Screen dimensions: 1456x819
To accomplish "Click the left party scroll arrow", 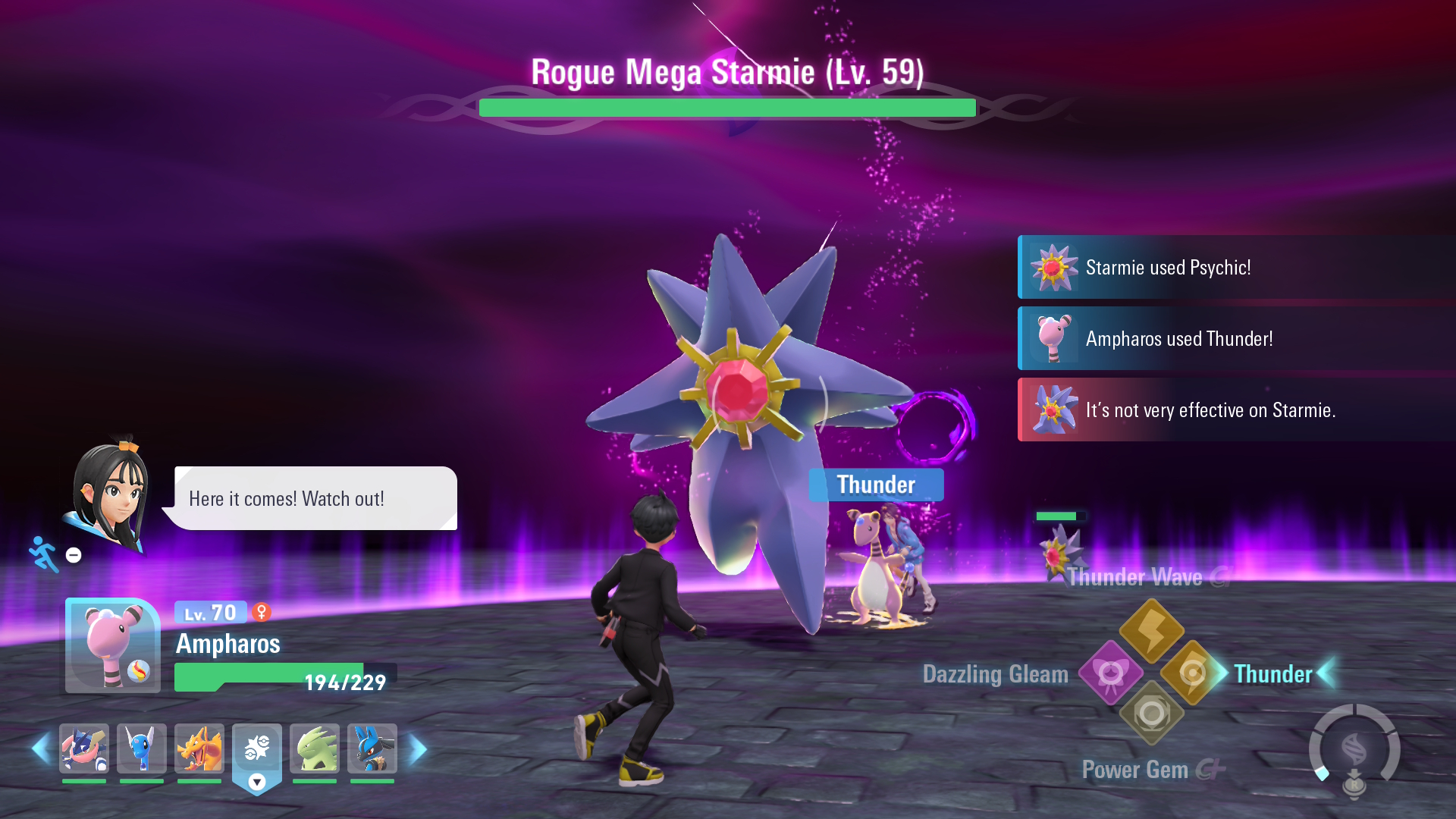I will point(41,749).
